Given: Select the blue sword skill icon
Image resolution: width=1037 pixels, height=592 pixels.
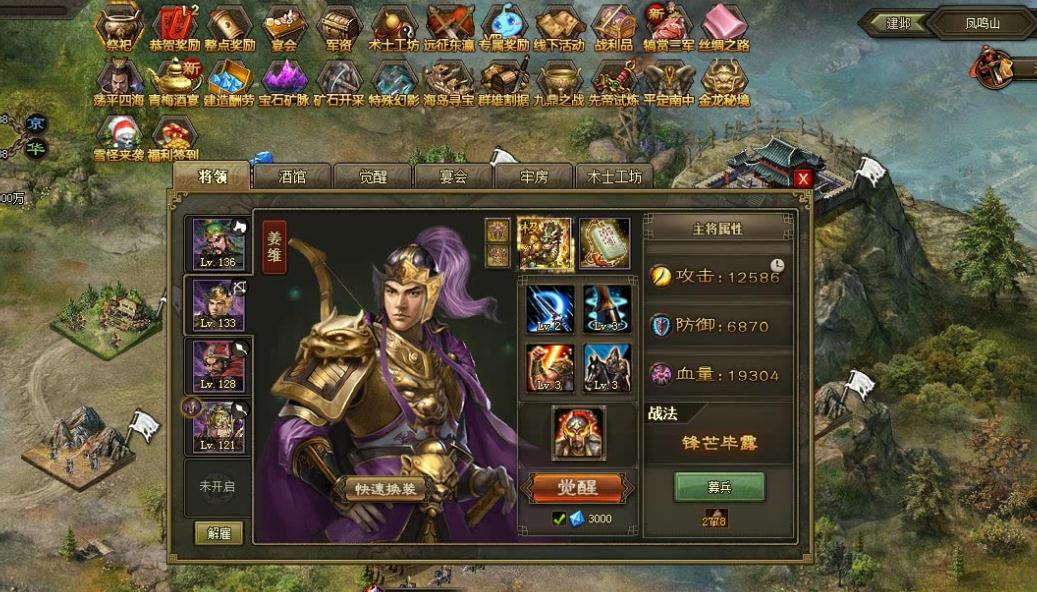Looking at the screenshot, I should pyautogui.click(x=549, y=309).
